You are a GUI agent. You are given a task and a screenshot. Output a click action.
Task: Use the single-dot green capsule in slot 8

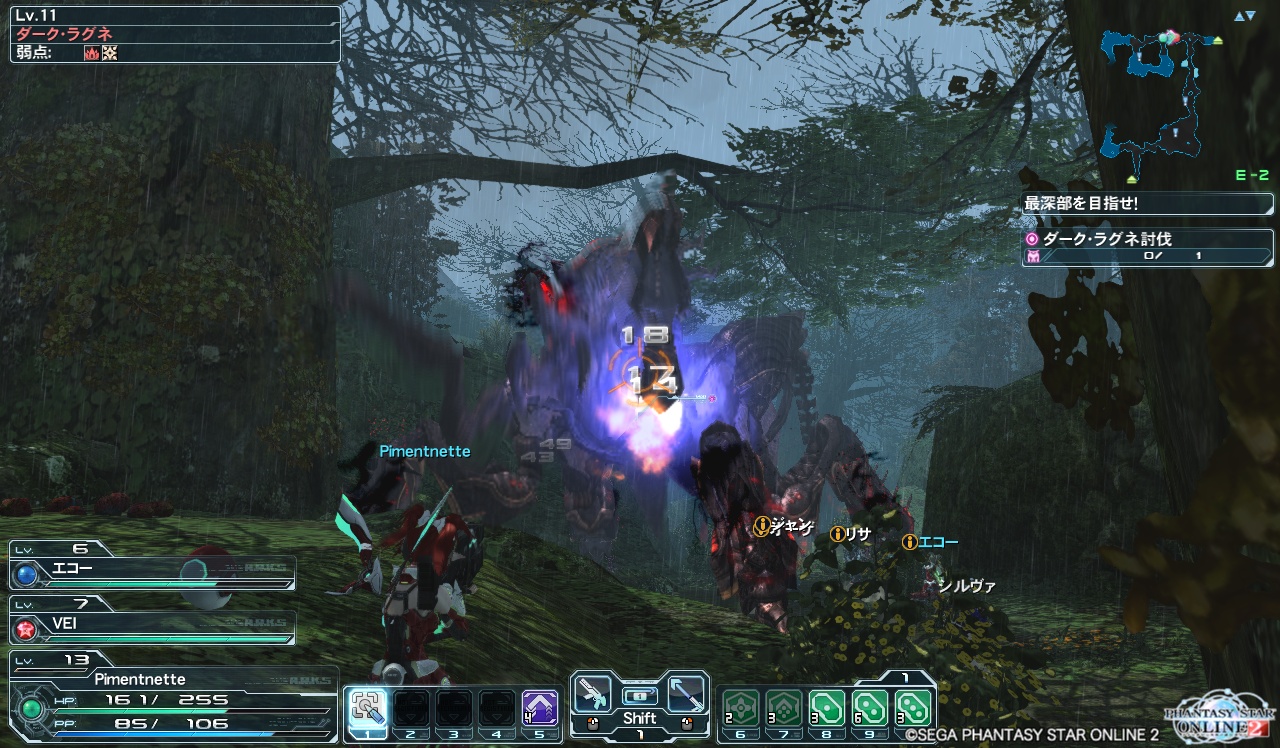coord(827,708)
